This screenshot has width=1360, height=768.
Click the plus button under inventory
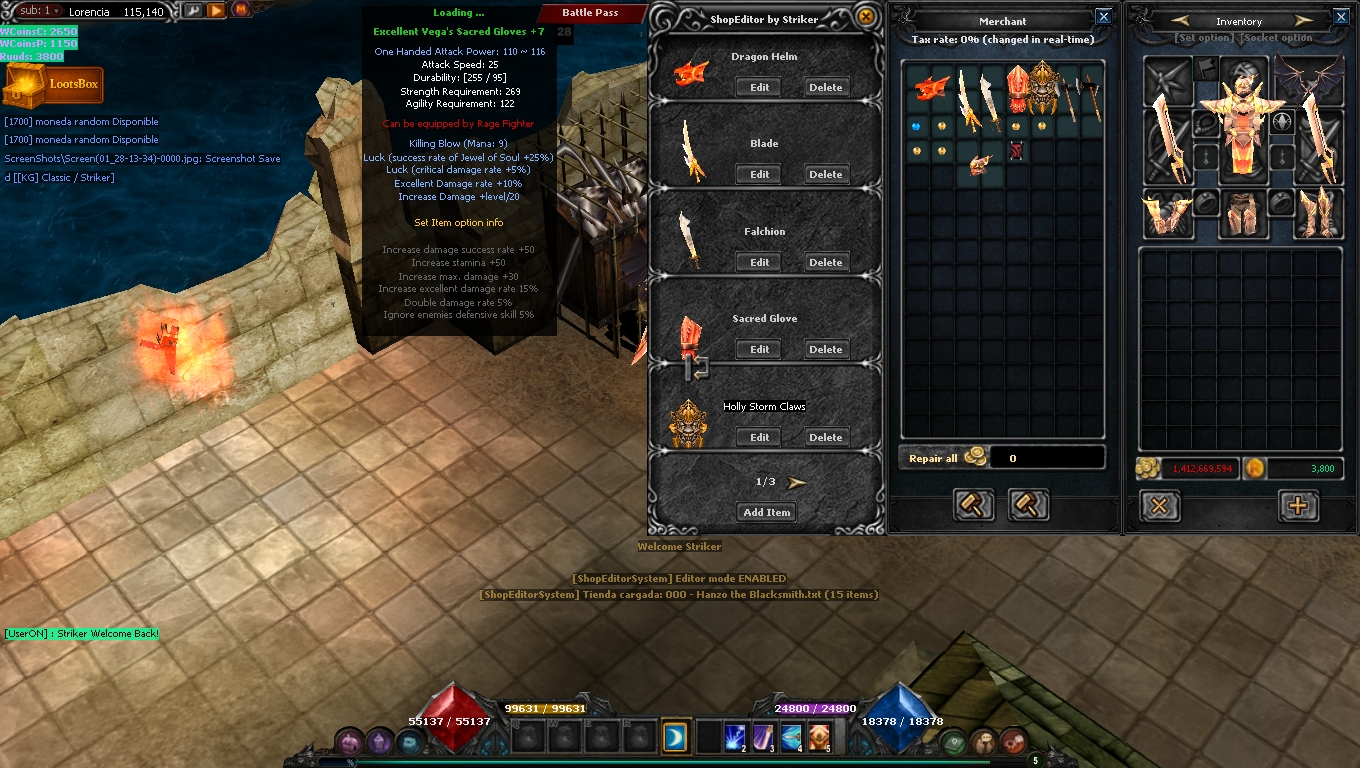(x=1298, y=506)
